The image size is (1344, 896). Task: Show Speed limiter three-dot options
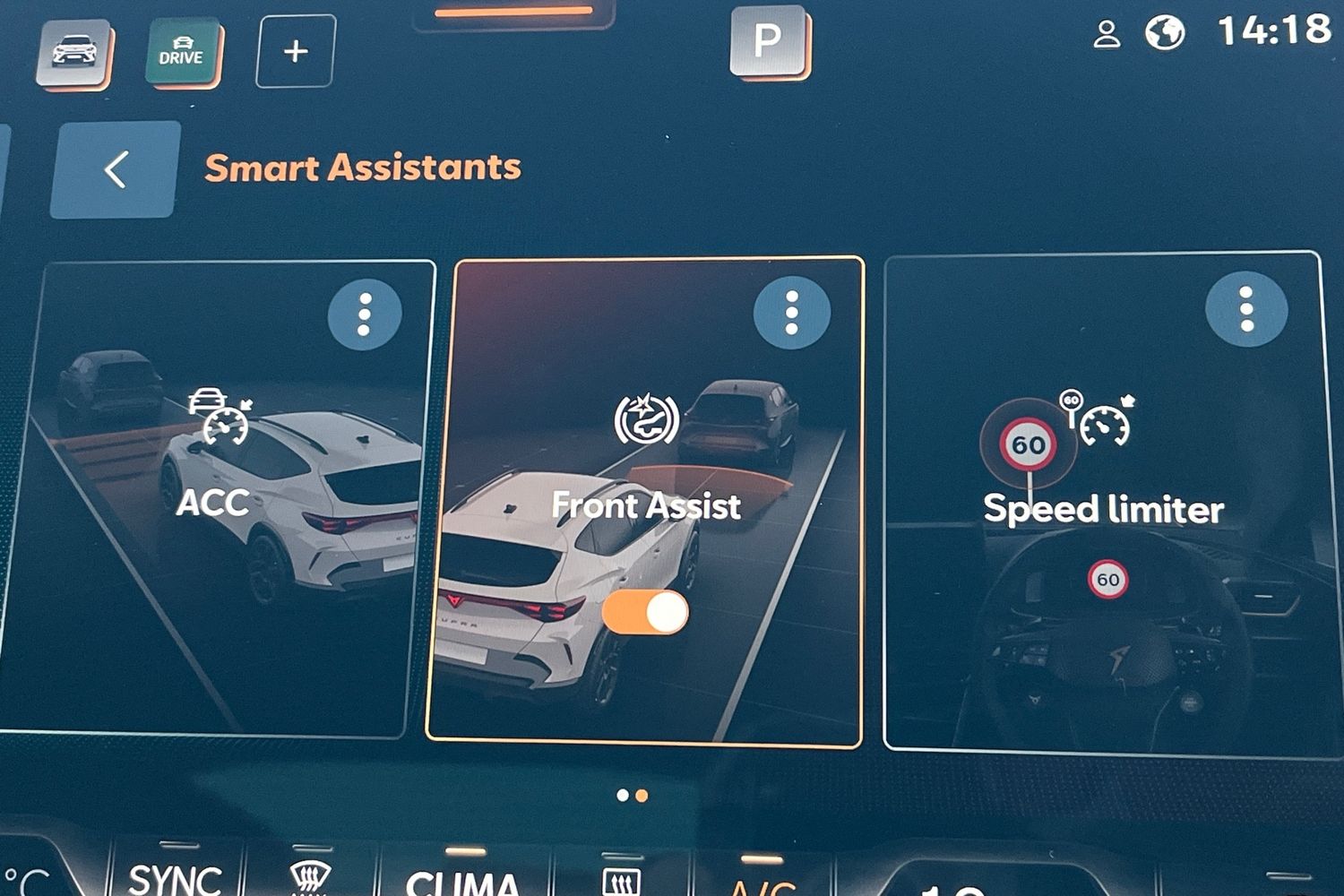1245,309
